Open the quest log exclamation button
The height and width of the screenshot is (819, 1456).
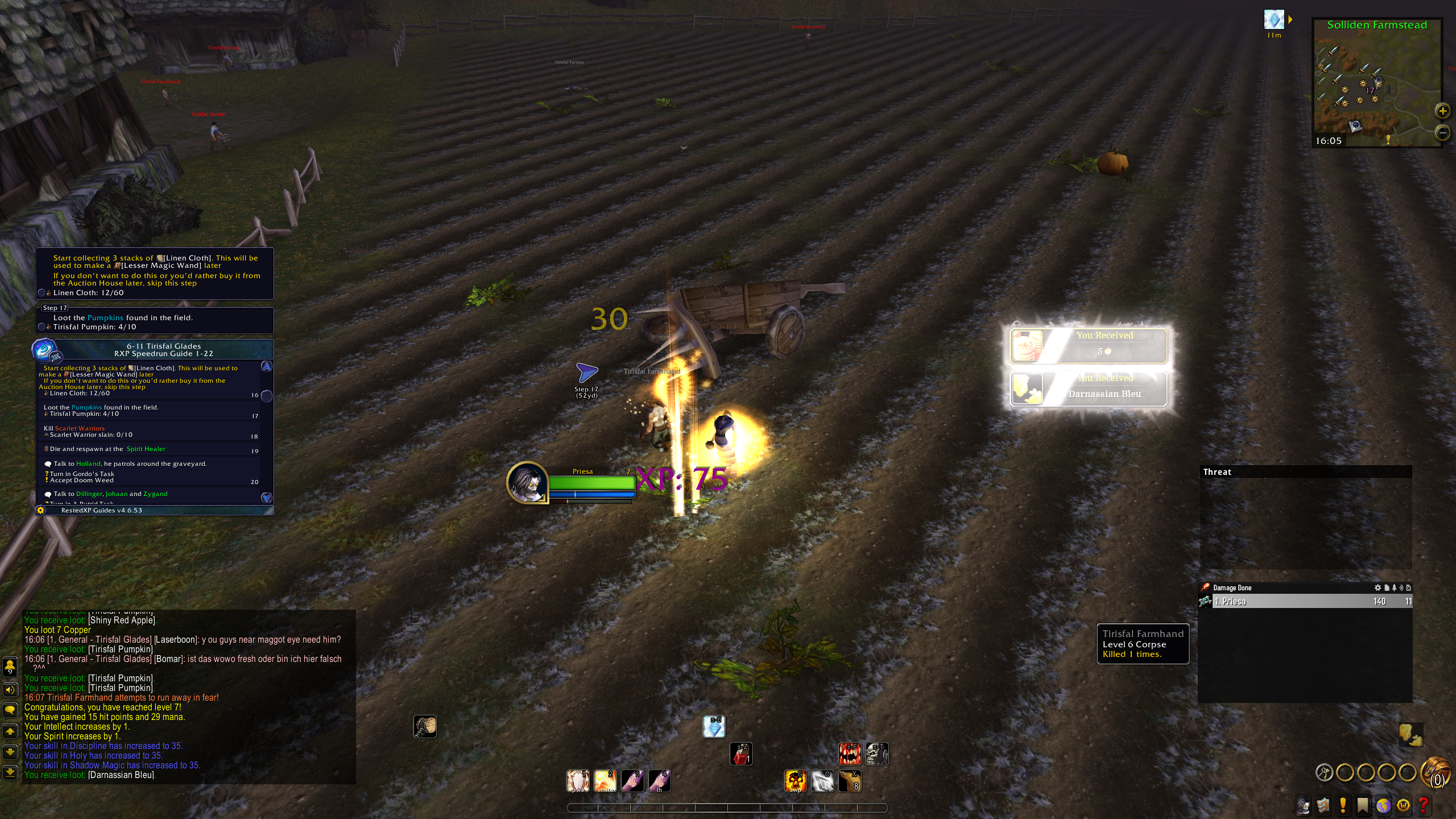[x=1343, y=805]
